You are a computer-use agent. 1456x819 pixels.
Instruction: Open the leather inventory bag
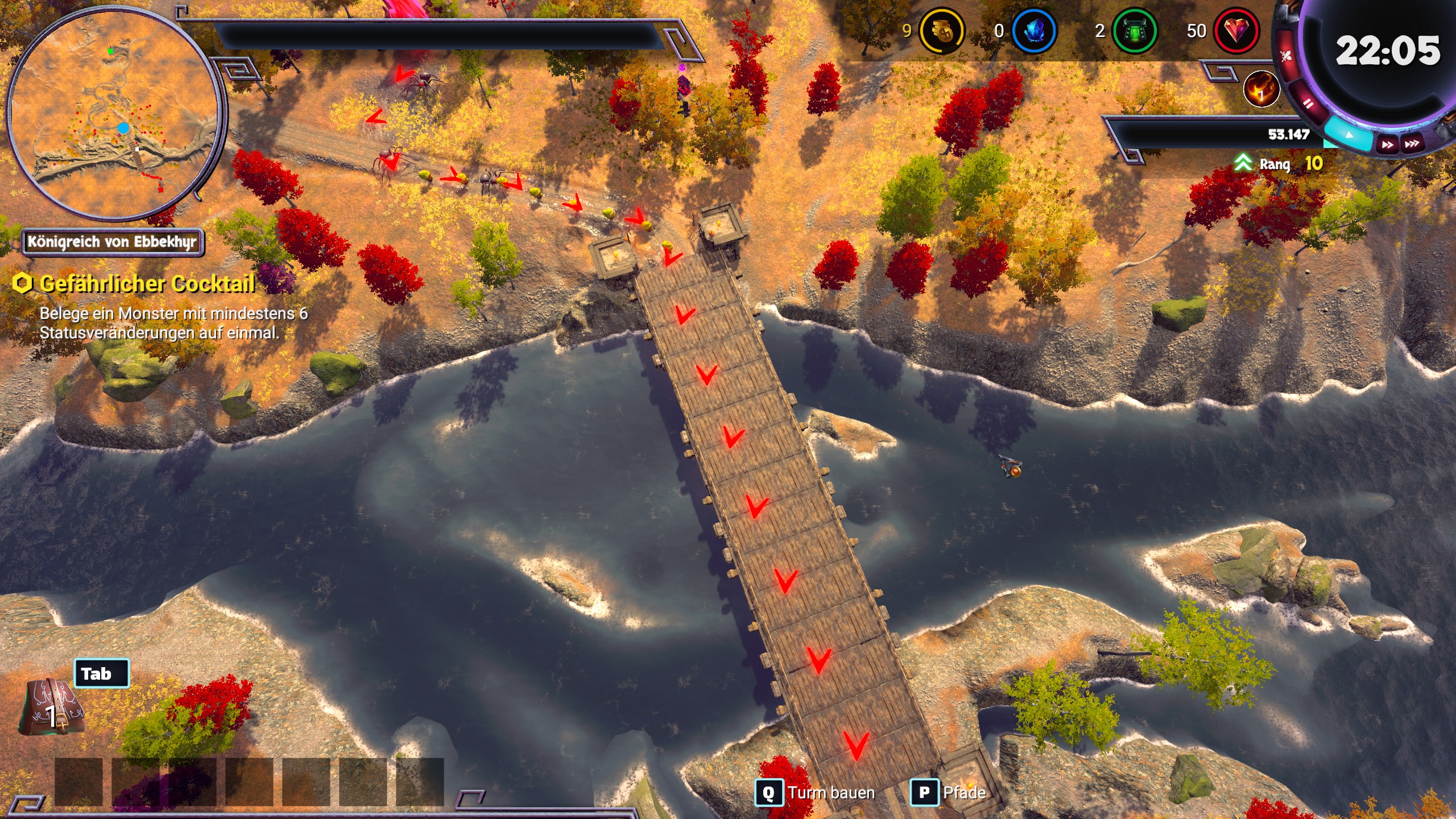[x=52, y=708]
